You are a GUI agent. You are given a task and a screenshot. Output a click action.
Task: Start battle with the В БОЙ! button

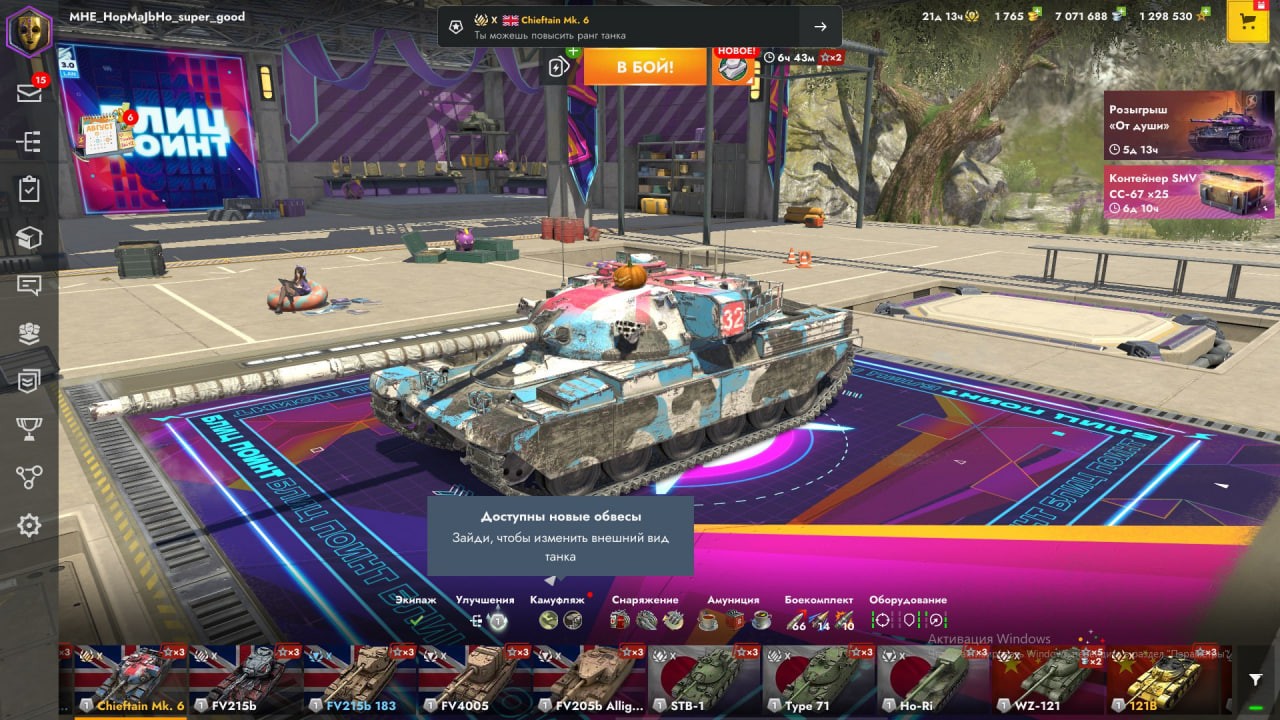click(x=645, y=67)
